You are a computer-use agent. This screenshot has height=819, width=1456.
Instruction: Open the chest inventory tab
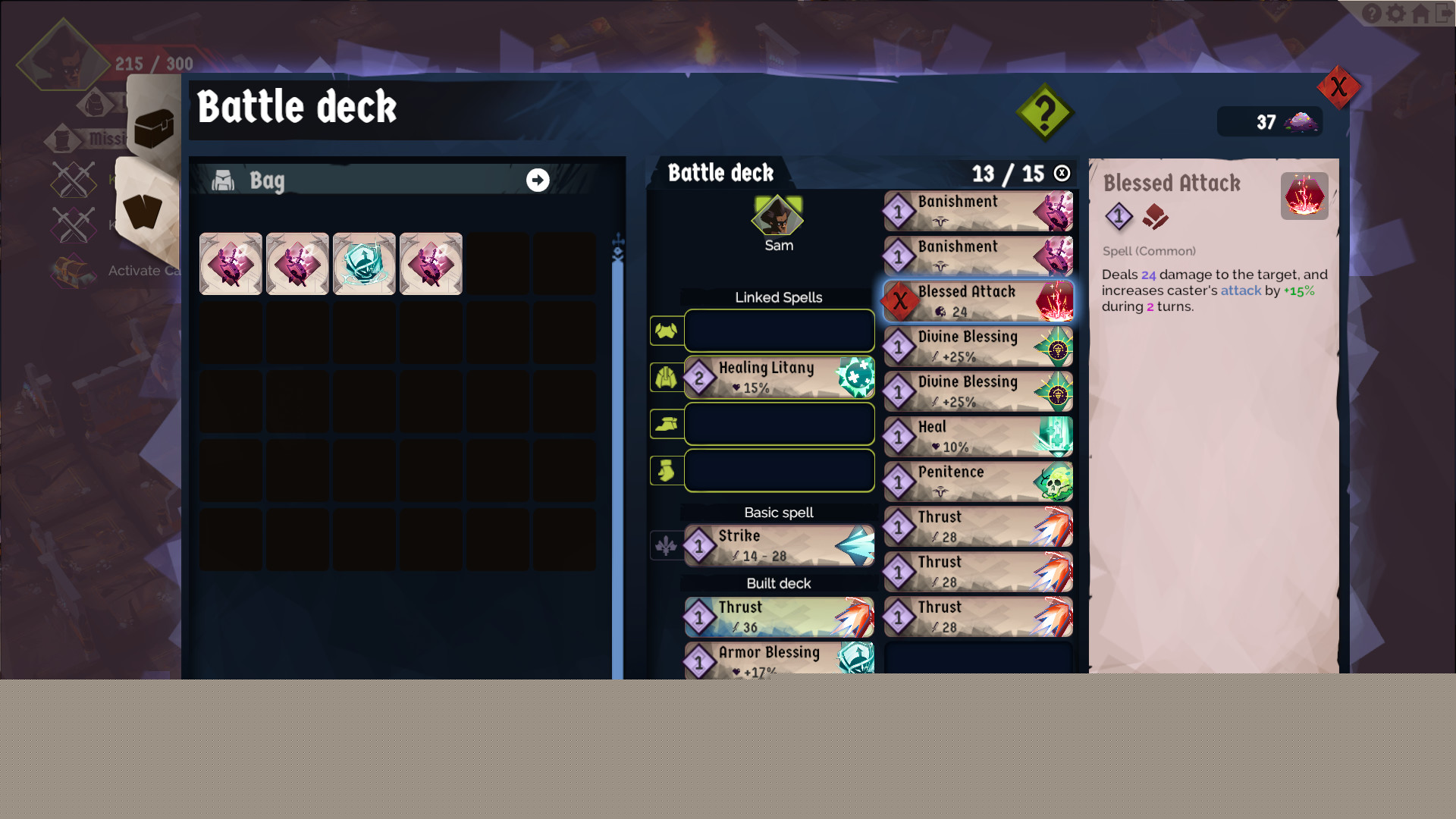tap(154, 127)
